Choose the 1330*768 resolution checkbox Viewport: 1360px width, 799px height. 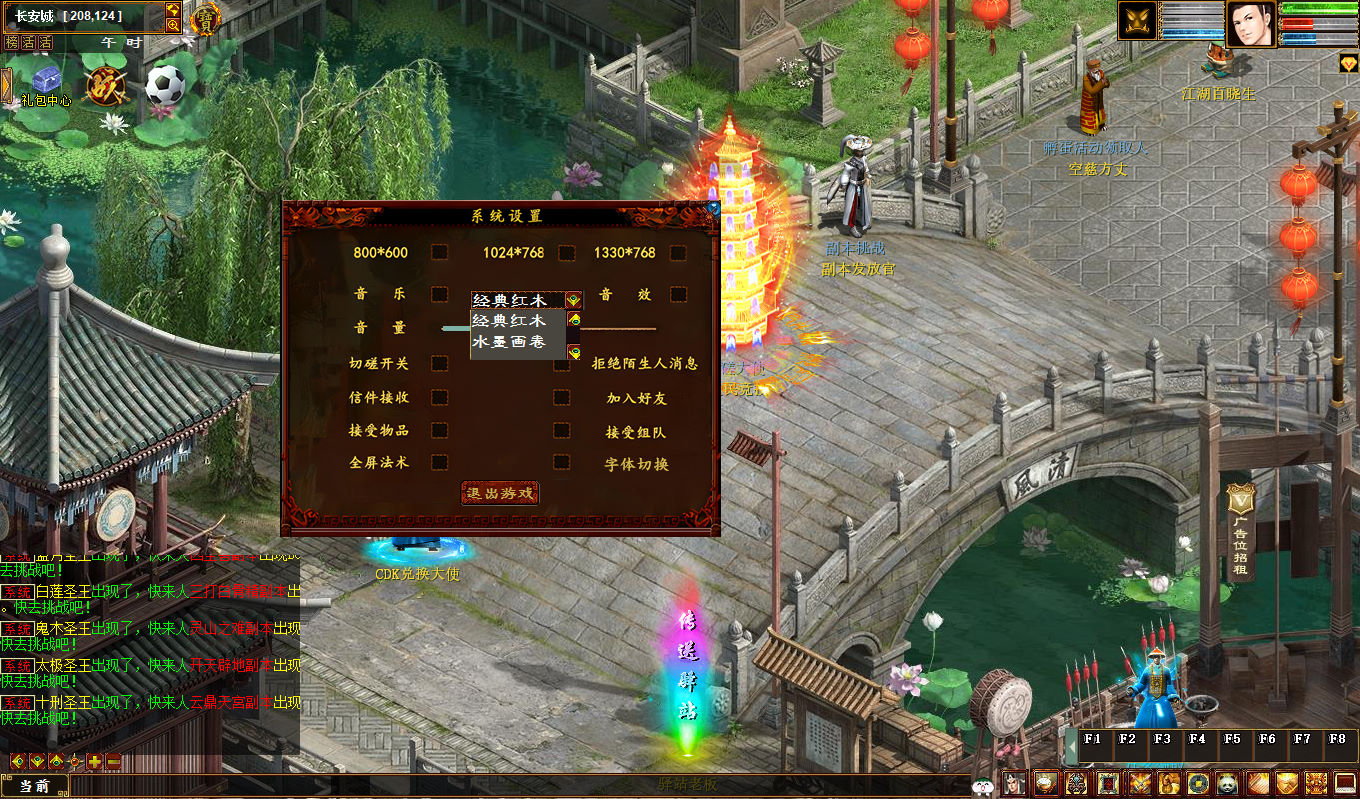coord(678,252)
